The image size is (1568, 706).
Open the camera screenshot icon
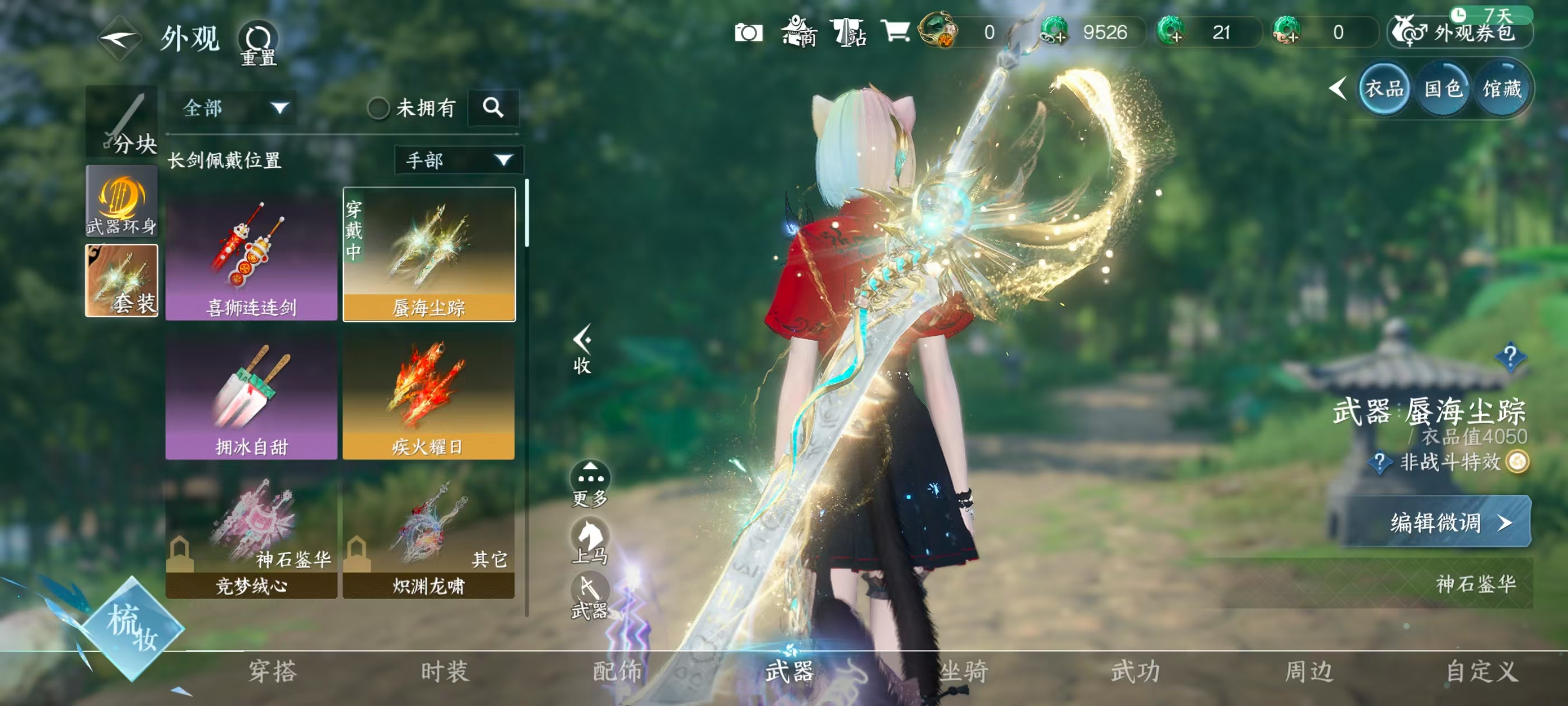click(748, 32)
